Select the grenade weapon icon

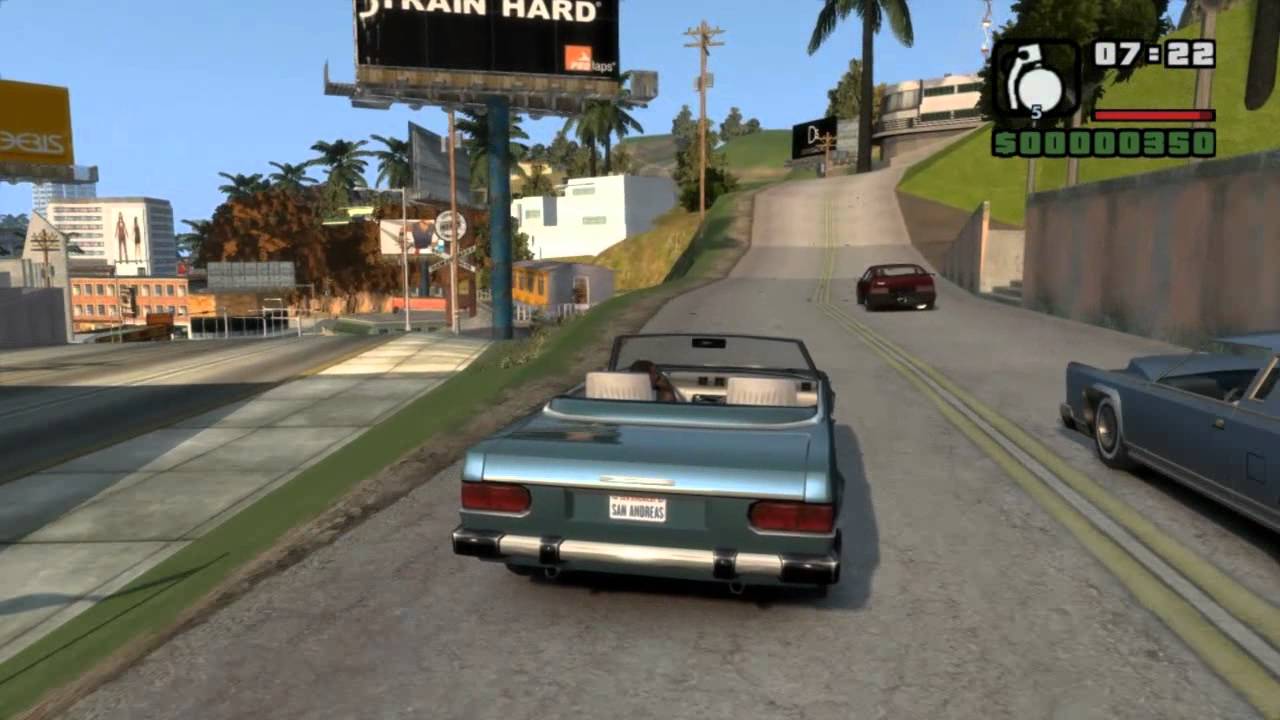(1035, 80)
